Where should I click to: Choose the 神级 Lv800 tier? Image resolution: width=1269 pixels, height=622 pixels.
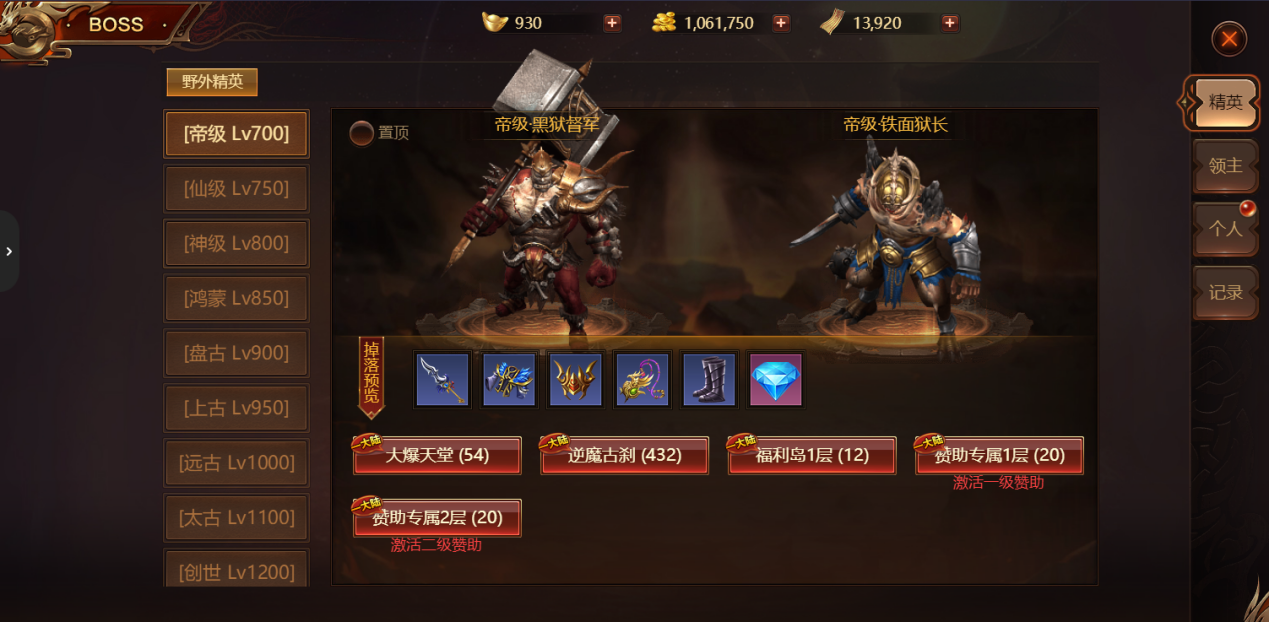[x=236, y=244]
